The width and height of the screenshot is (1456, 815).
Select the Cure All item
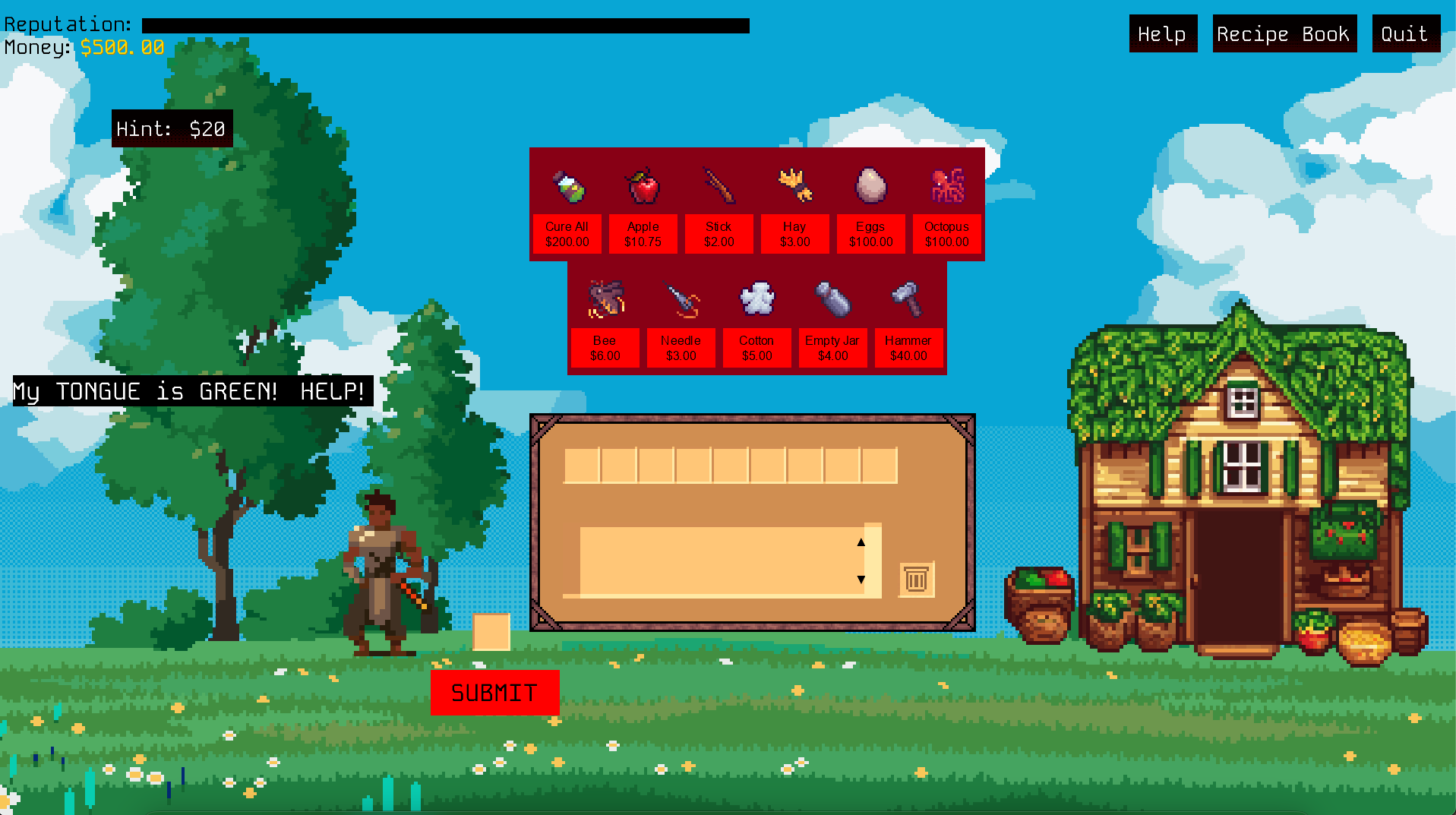pos(567,233)
